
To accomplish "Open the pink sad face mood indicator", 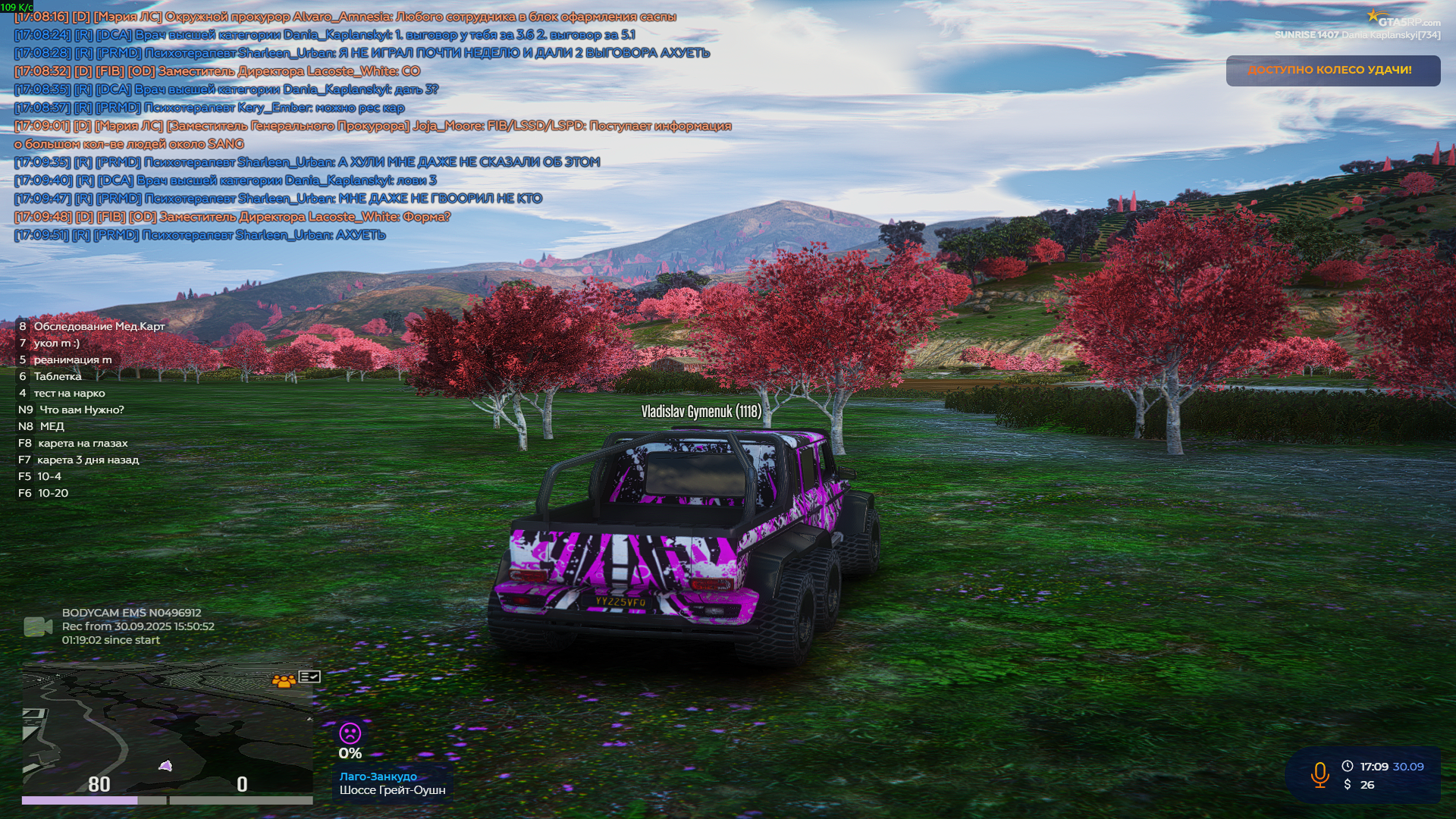I will tap(351, 733).
